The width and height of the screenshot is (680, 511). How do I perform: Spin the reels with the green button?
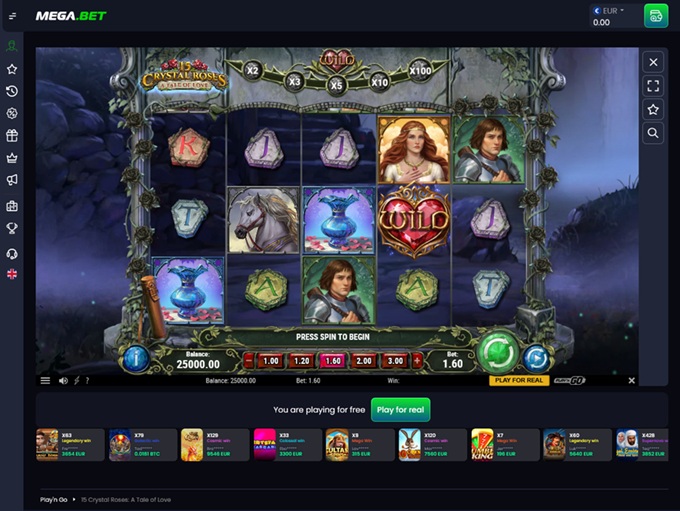pos(497,354)
